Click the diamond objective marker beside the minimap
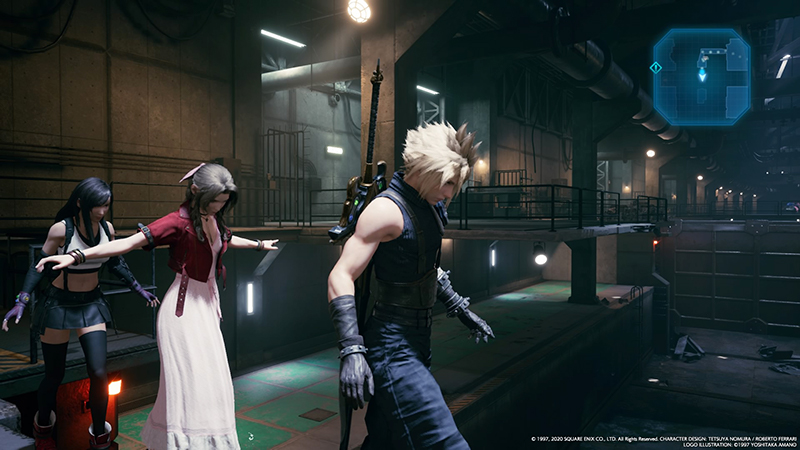 coord(656,67)
